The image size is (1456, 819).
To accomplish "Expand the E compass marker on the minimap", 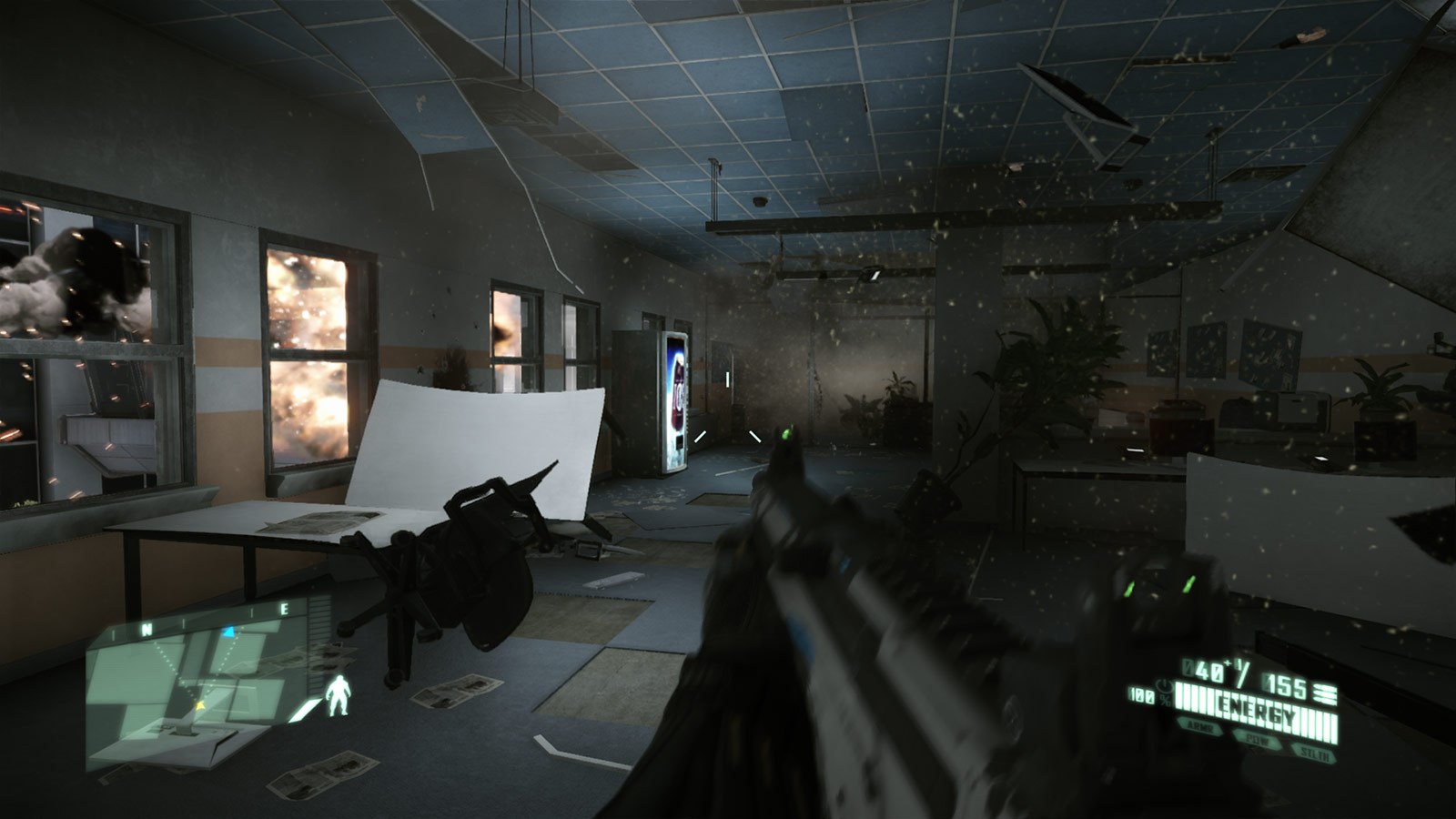I will [284, 608].
